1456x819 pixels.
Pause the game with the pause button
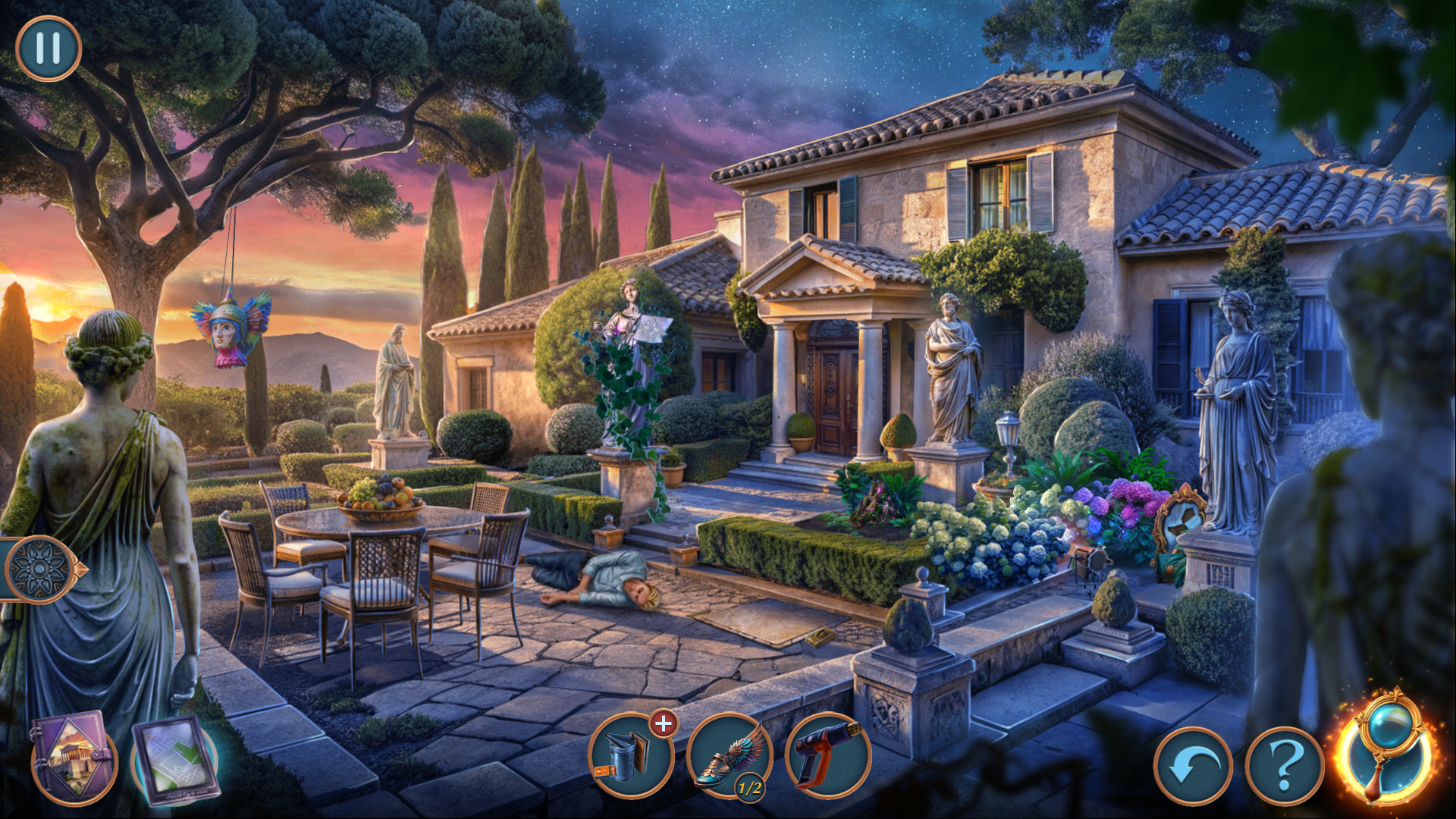click(x=48, y=49)
